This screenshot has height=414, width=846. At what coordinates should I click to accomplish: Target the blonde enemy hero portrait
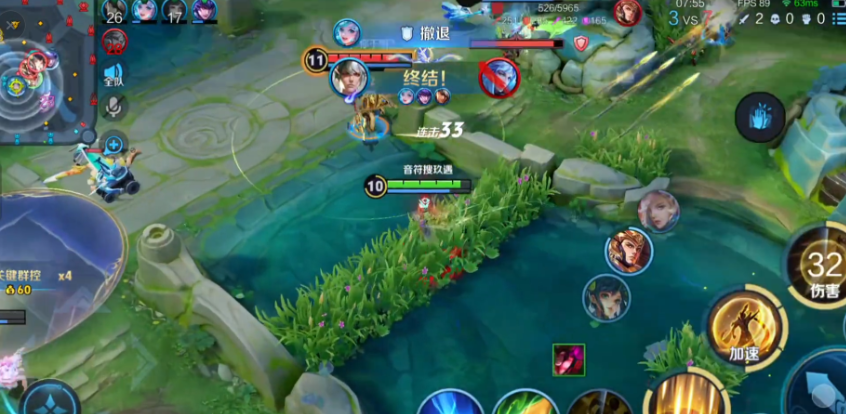pos(658,211)
